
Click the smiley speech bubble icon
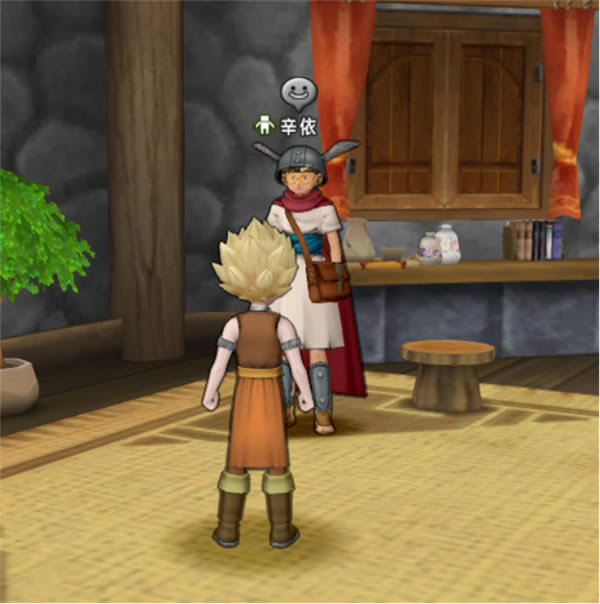pos(296,94)
